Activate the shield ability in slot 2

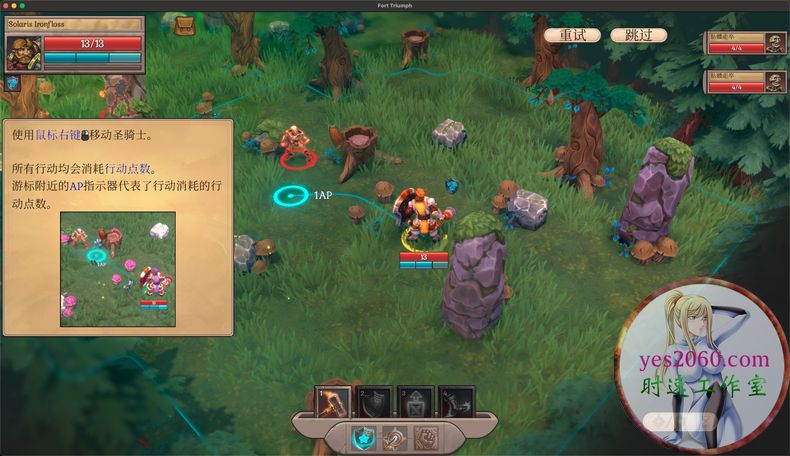tap(375, 401)
